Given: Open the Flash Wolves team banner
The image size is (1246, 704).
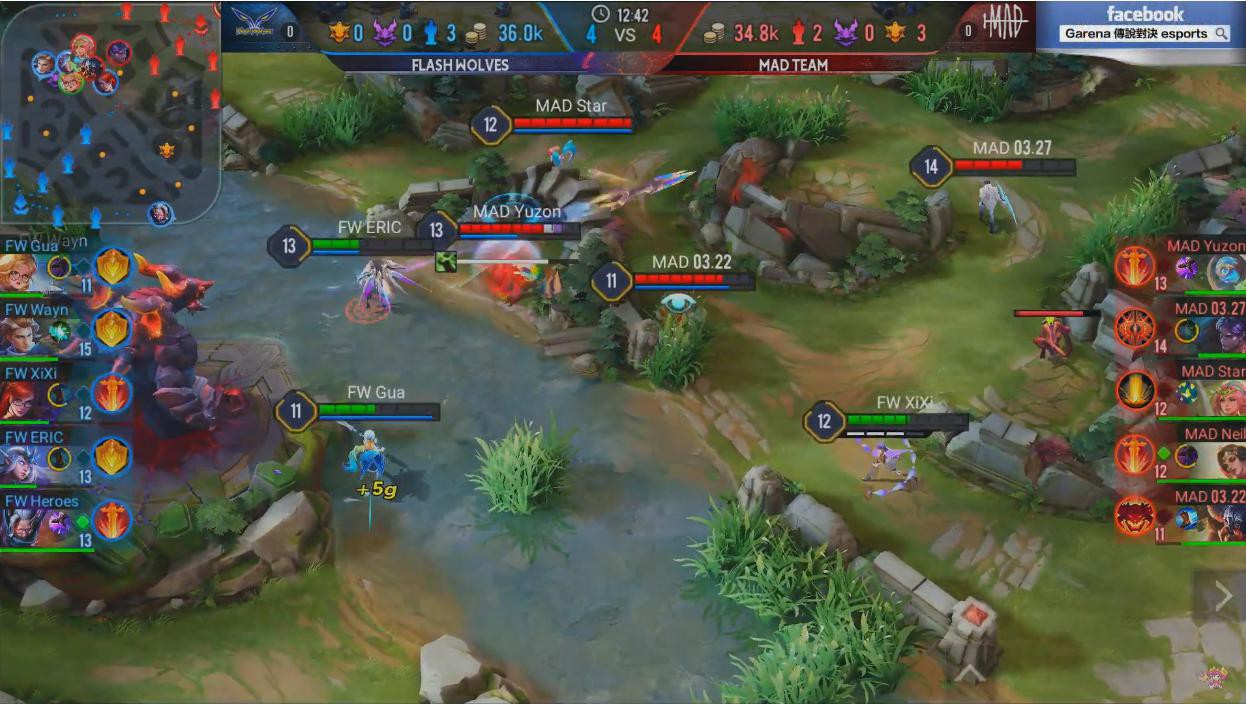Looking at the screenshot, I should click(460, 65).
